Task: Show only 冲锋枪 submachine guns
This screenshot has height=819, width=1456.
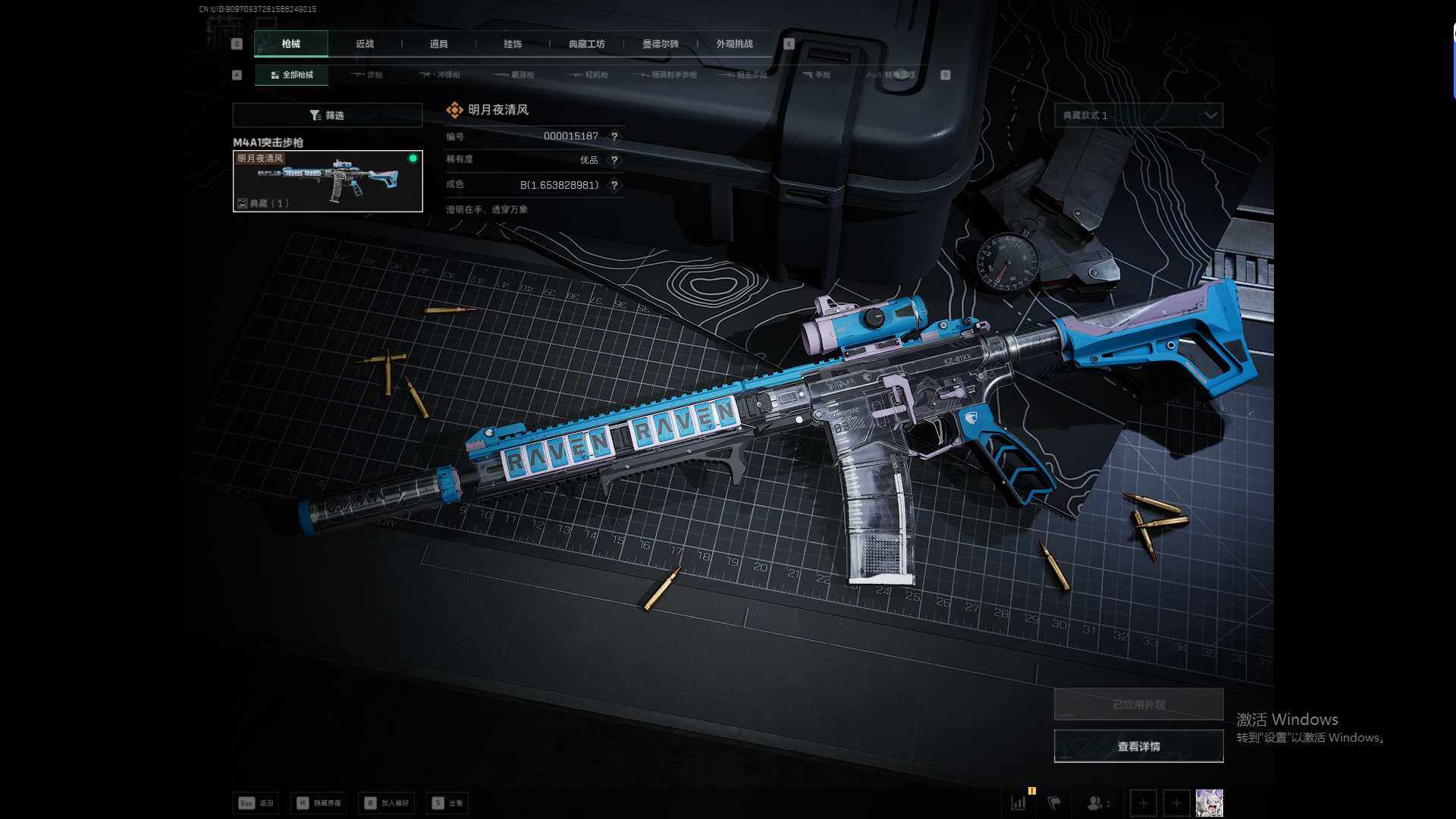Action: tap(441, 75)
